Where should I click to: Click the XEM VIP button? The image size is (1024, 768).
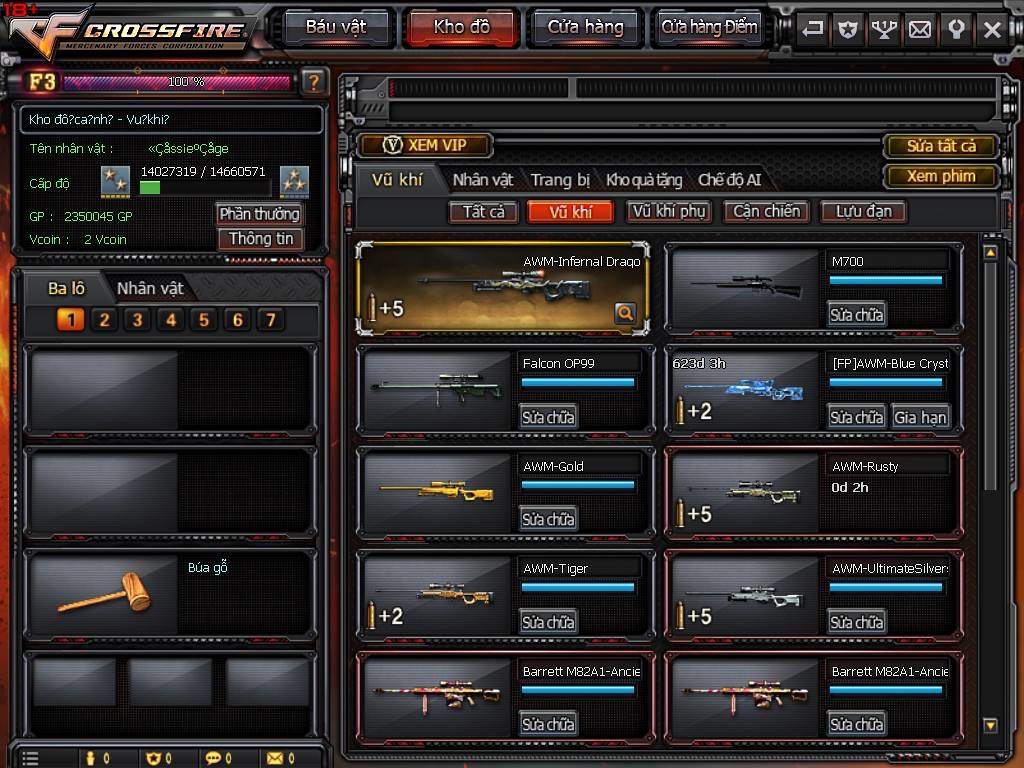coord(425,145)
